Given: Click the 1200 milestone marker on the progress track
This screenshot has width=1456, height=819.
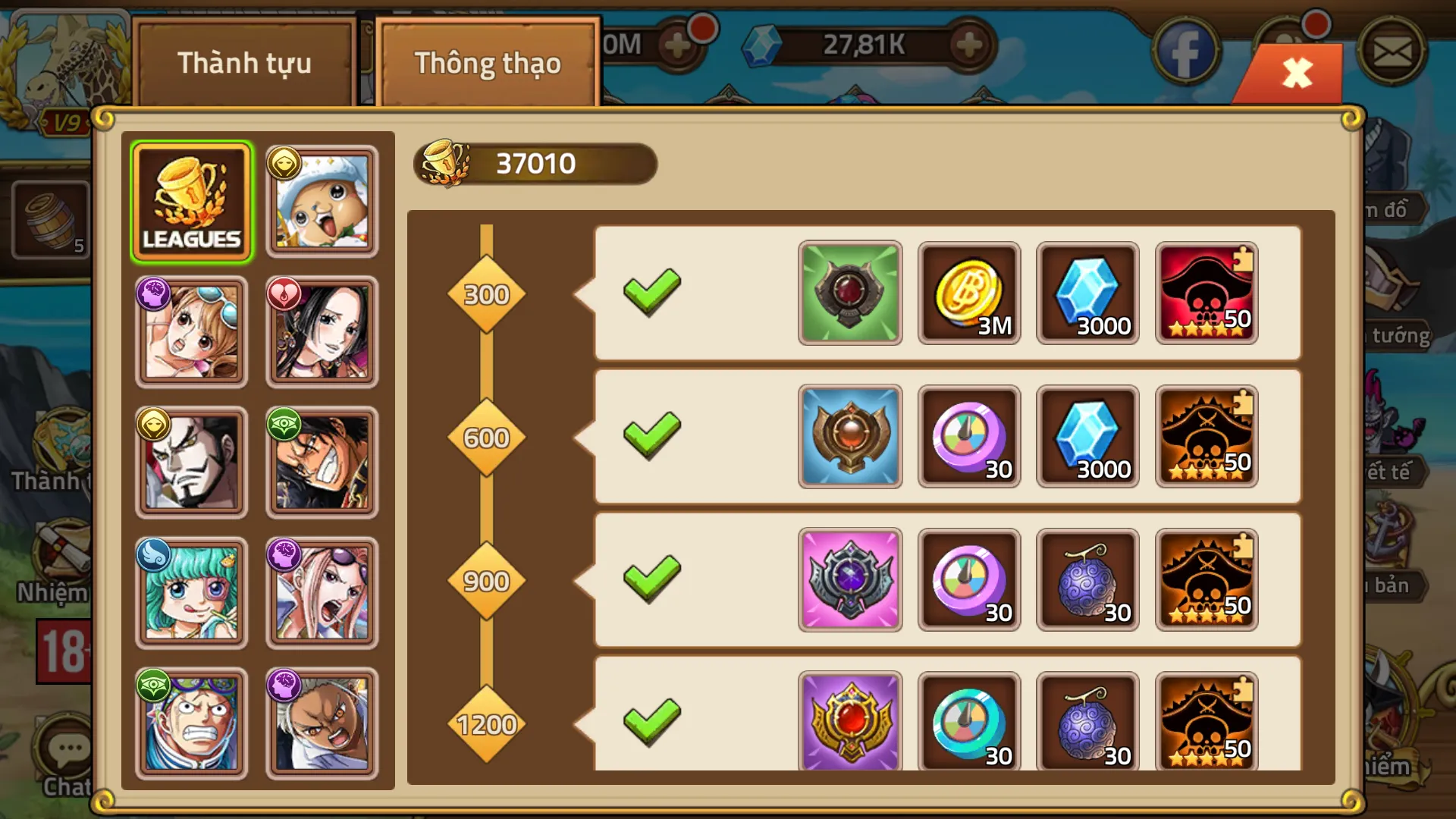Looking at the screenshot, I should point(486,724).
